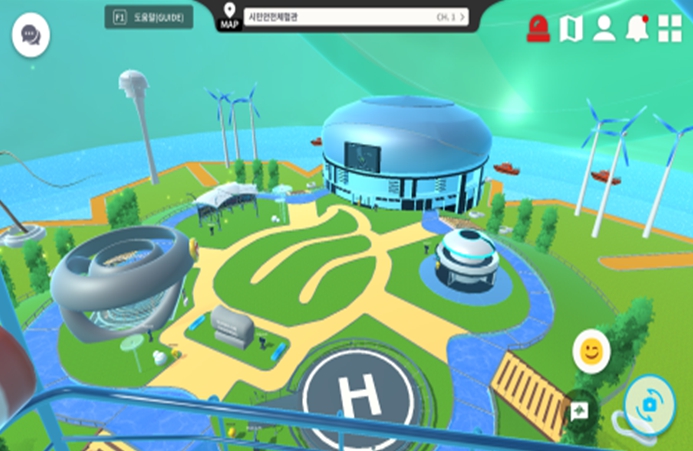Screen dimensions: 693x451
Task: Open the four-square grid menu
Action: tap(669, 29)
